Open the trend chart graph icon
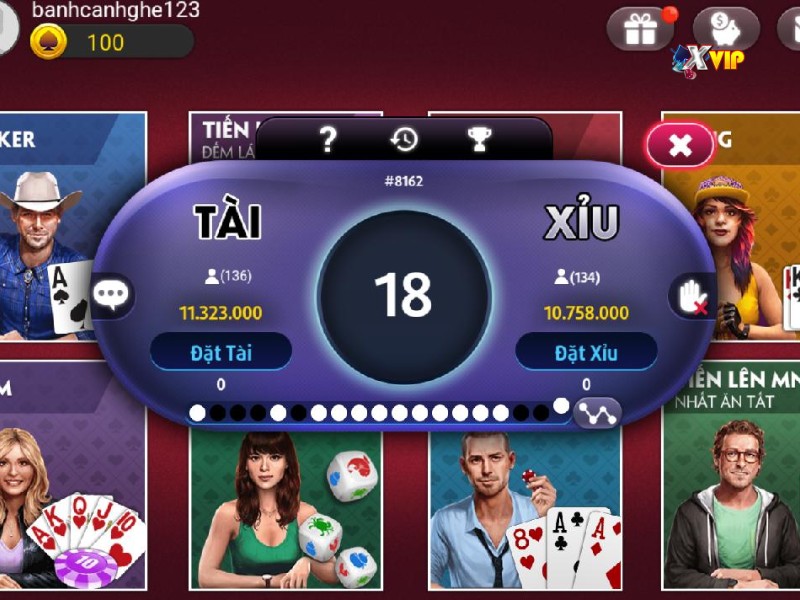800x600 pixels. point(598,412)
